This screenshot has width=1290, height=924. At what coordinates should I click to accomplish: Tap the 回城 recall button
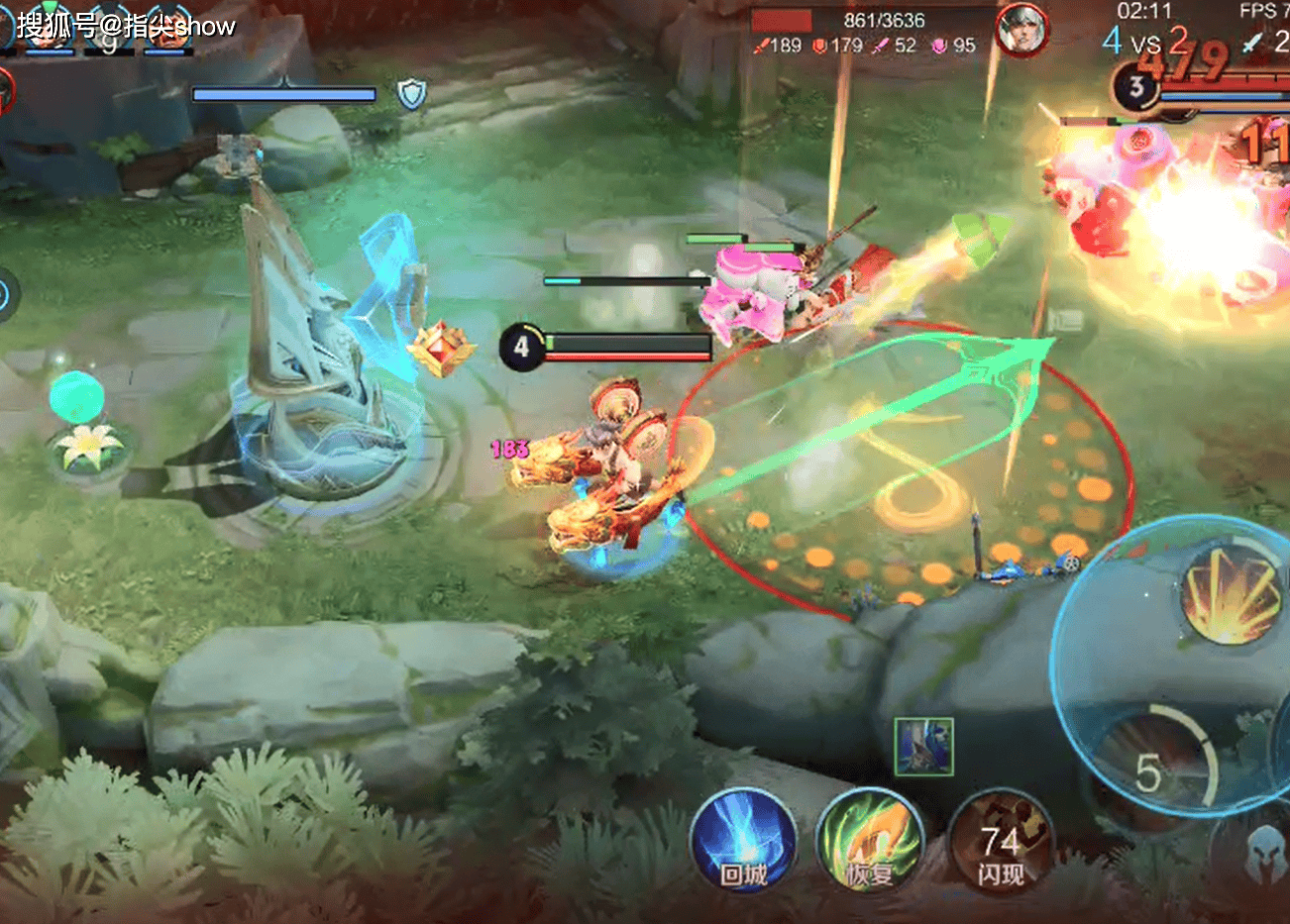coord(743,843)
